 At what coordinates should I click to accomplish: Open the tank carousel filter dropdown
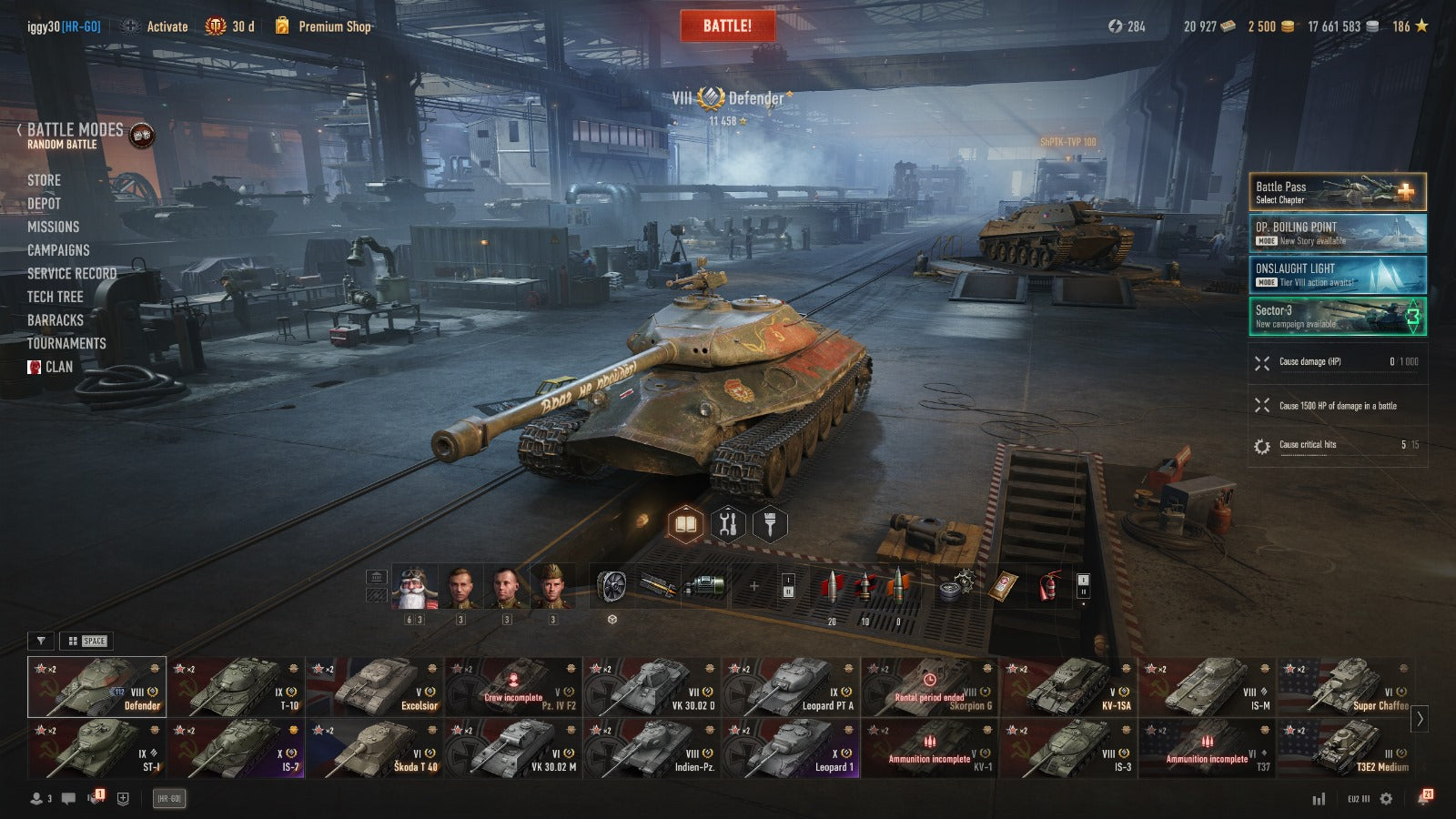click(41, 641)
